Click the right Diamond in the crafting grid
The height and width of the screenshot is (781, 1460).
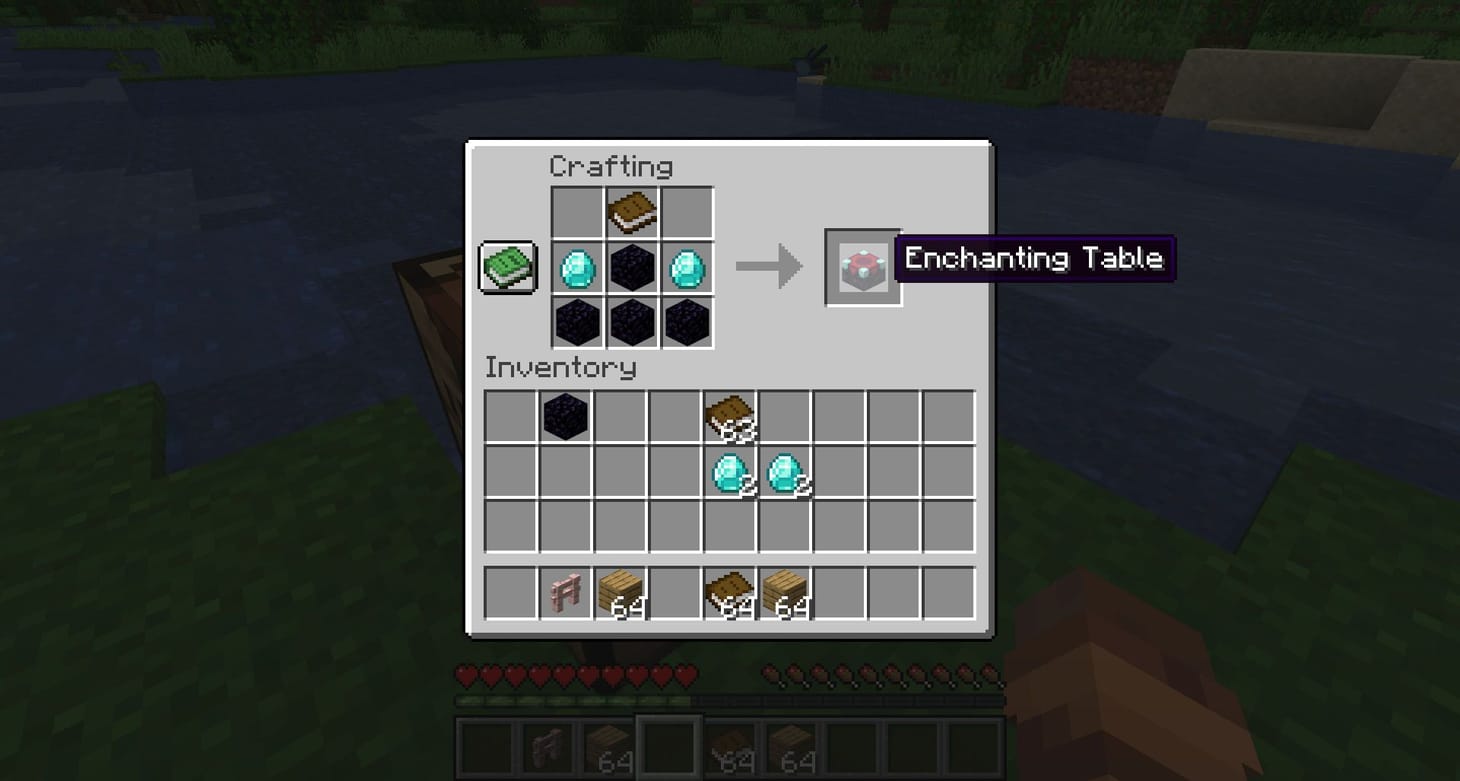pos(686,267)
